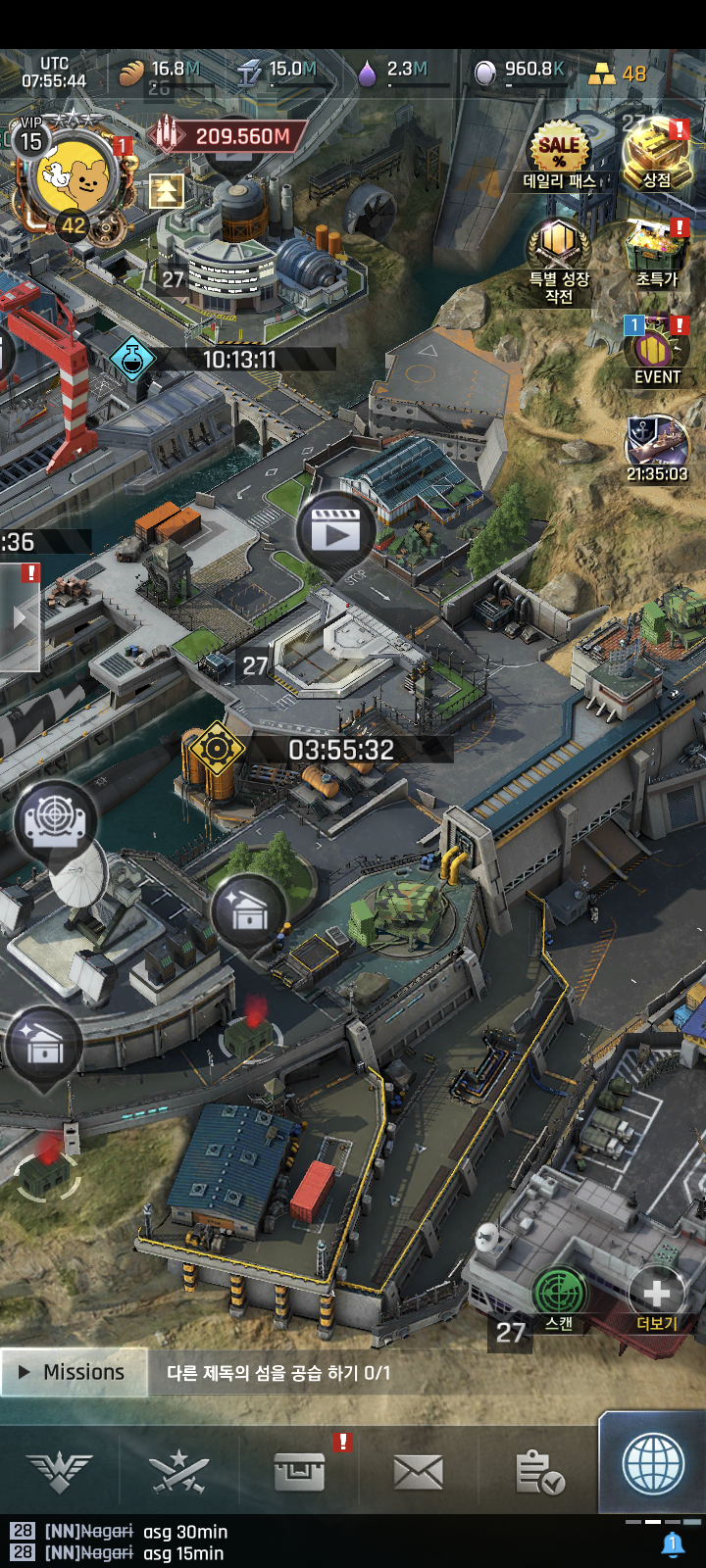706x1568 pixels.
Task: Tap the 더보기 plus button
Action: (656, 1294)
